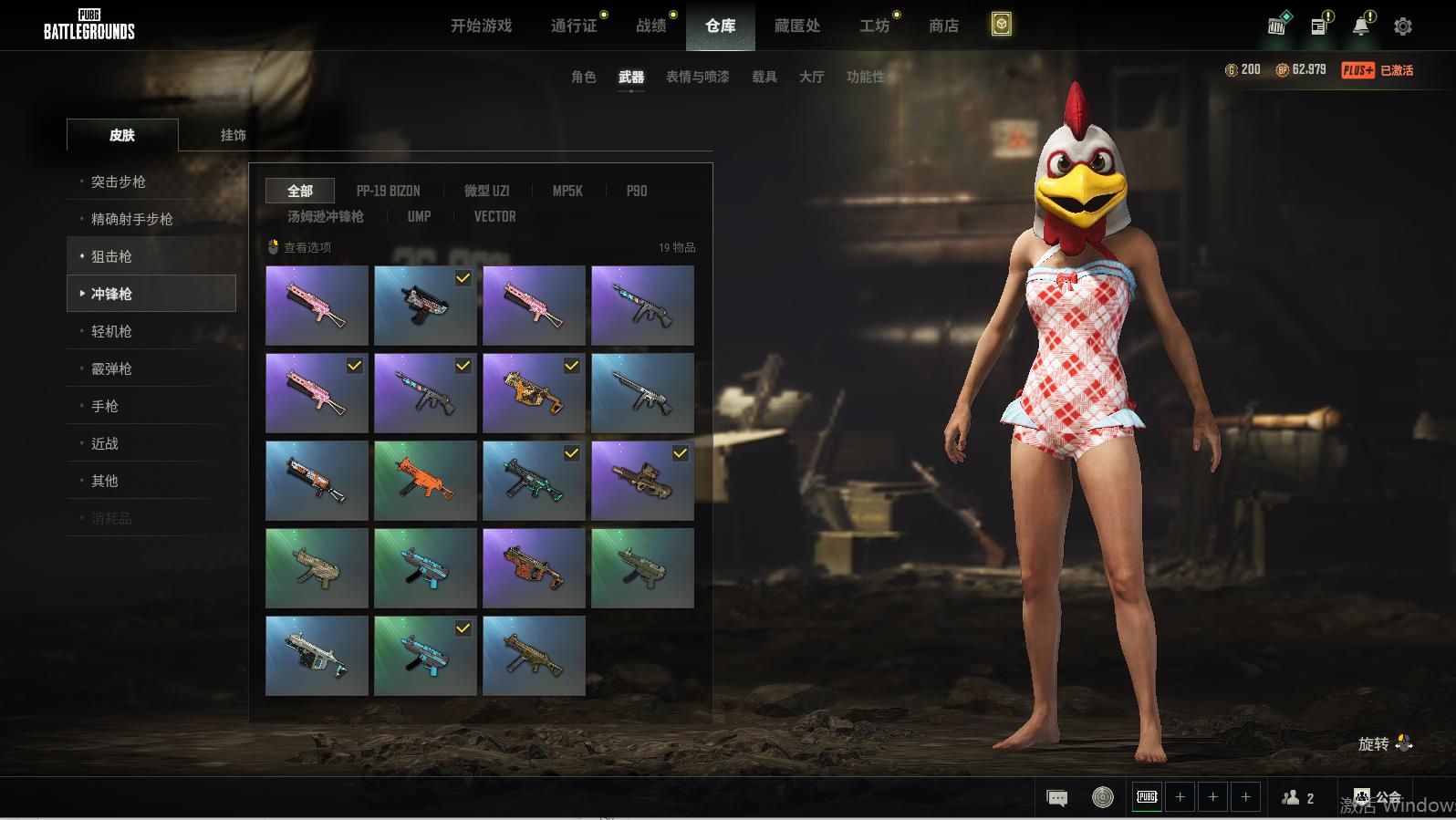Image resolution: width=1456 pixels, height=820 pixels.
Task: Go to the 通行证 pass page
Action: point(574,26)
